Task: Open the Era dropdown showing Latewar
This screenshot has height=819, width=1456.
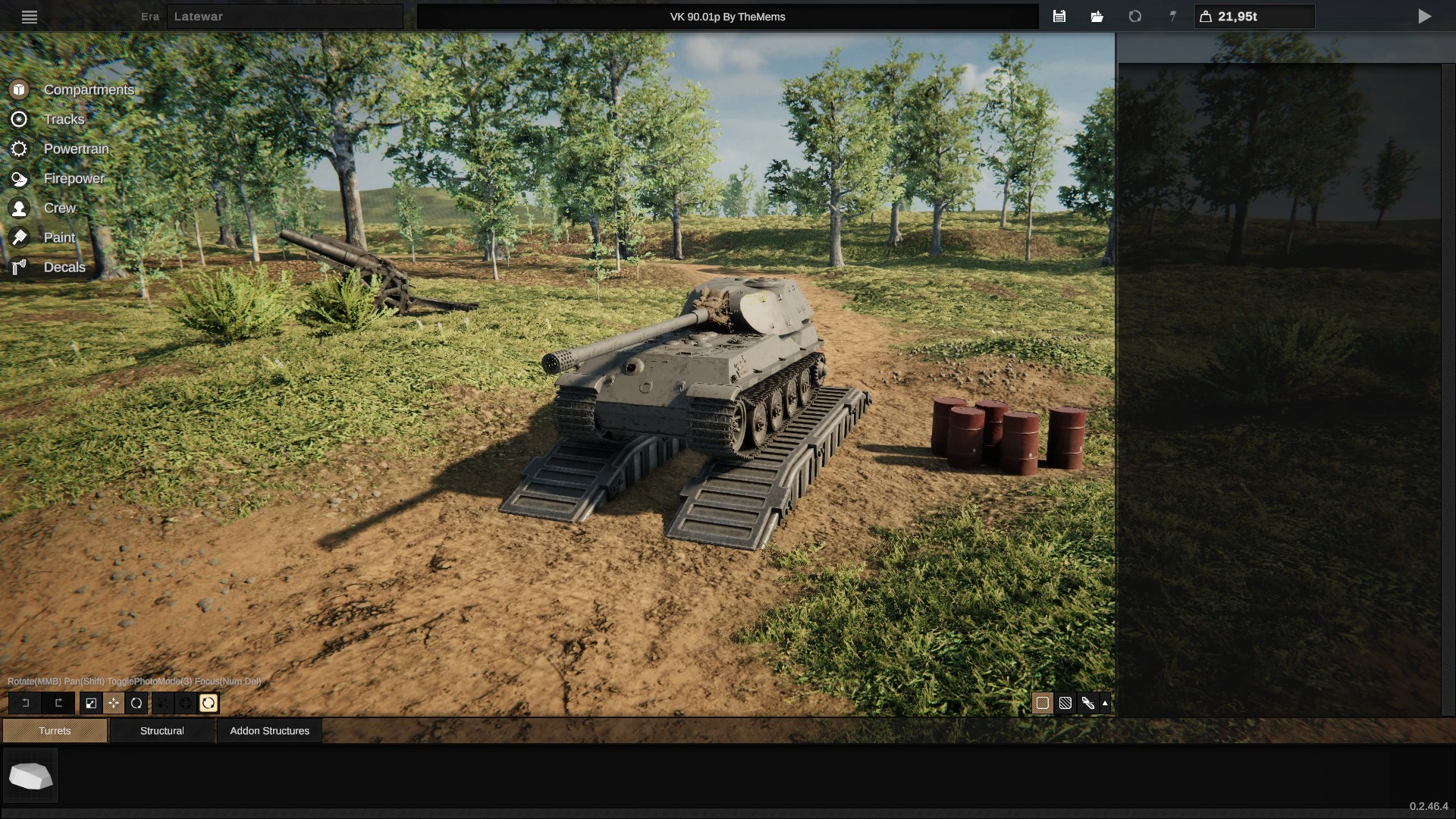Action: 285,16
